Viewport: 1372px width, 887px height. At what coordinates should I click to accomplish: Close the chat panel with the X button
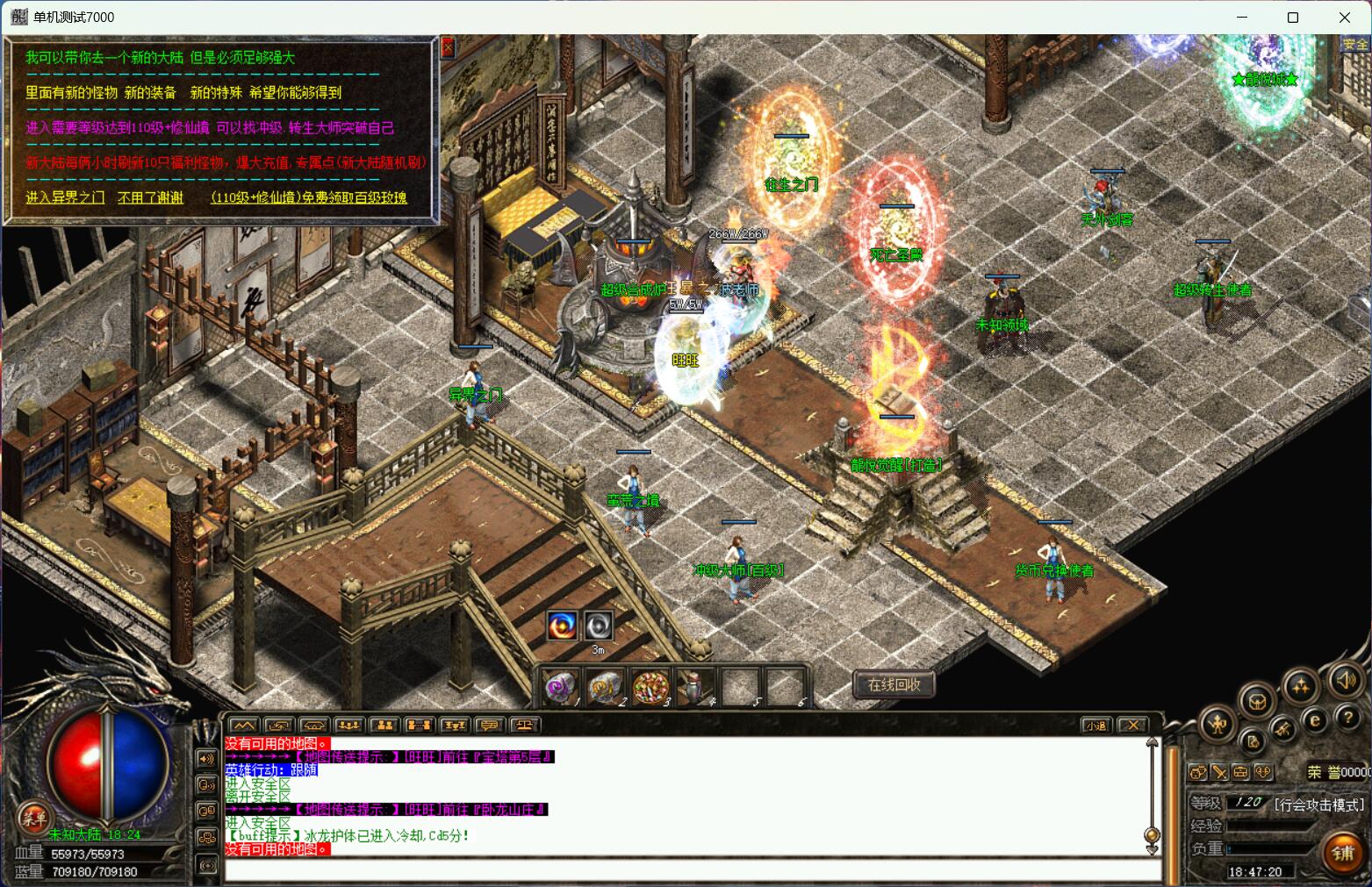tap(1133, 725)
